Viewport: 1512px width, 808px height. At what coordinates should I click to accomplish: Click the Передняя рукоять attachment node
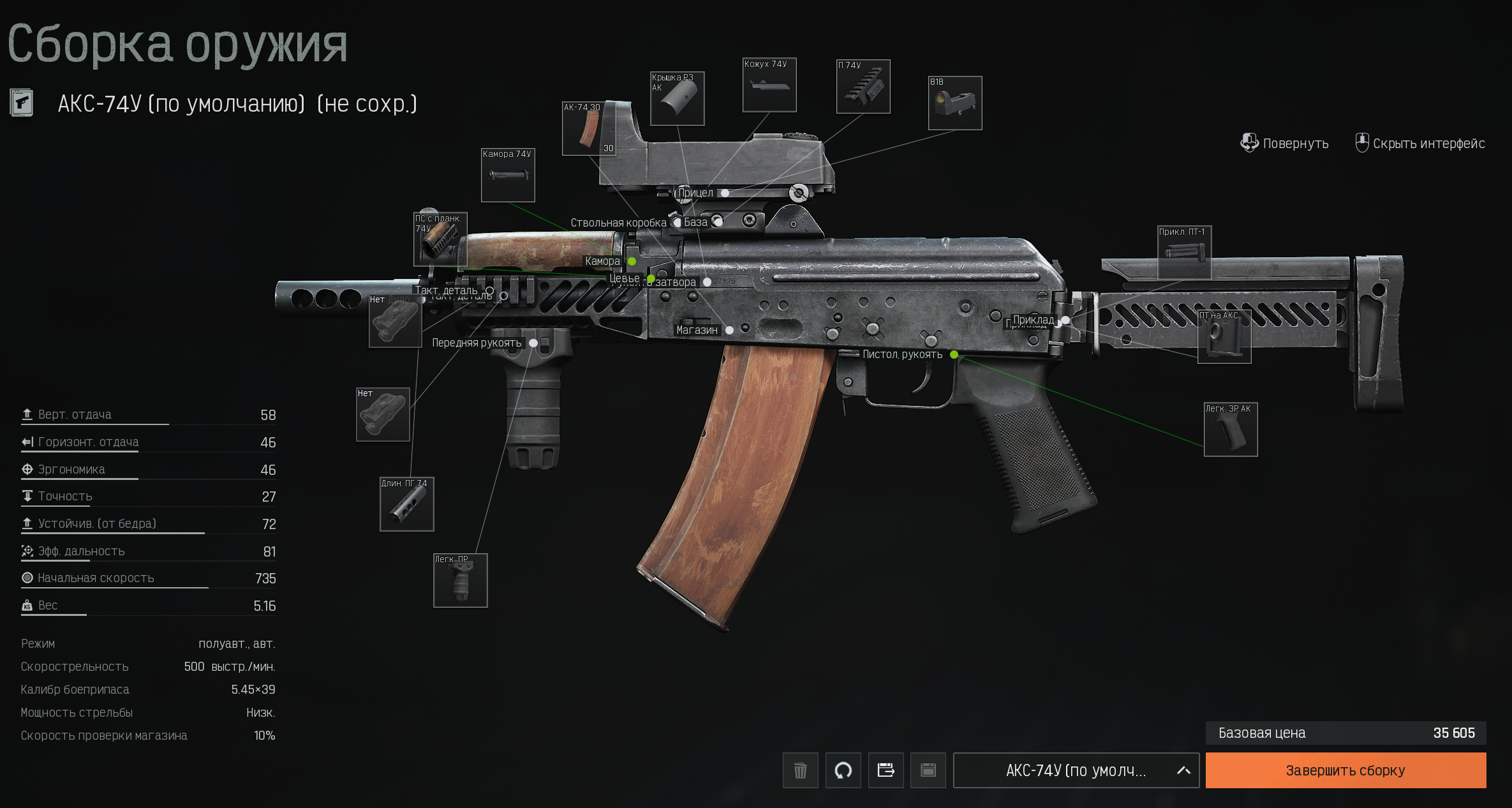click(533, 343)
